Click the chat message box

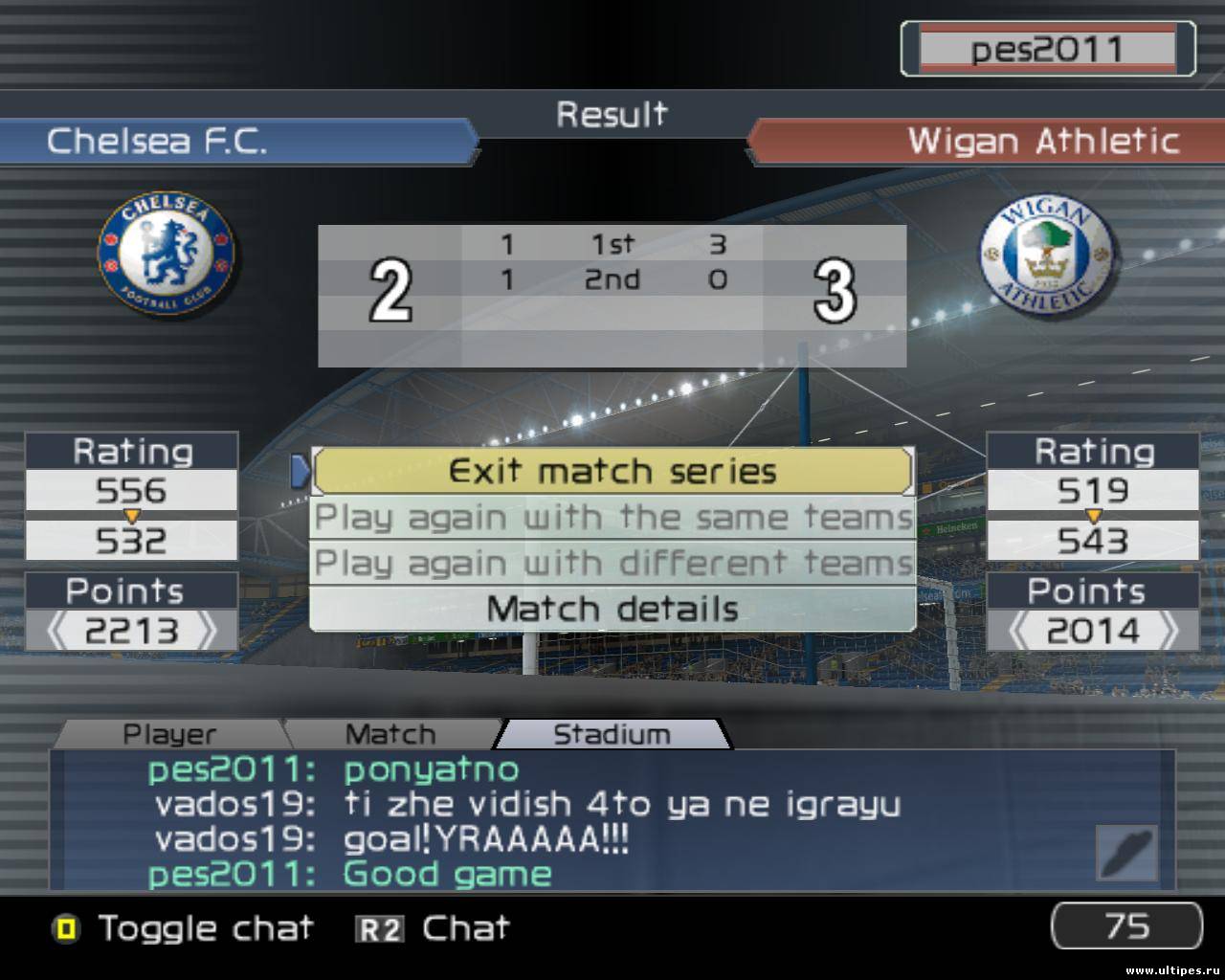click(x=574, y=821)
